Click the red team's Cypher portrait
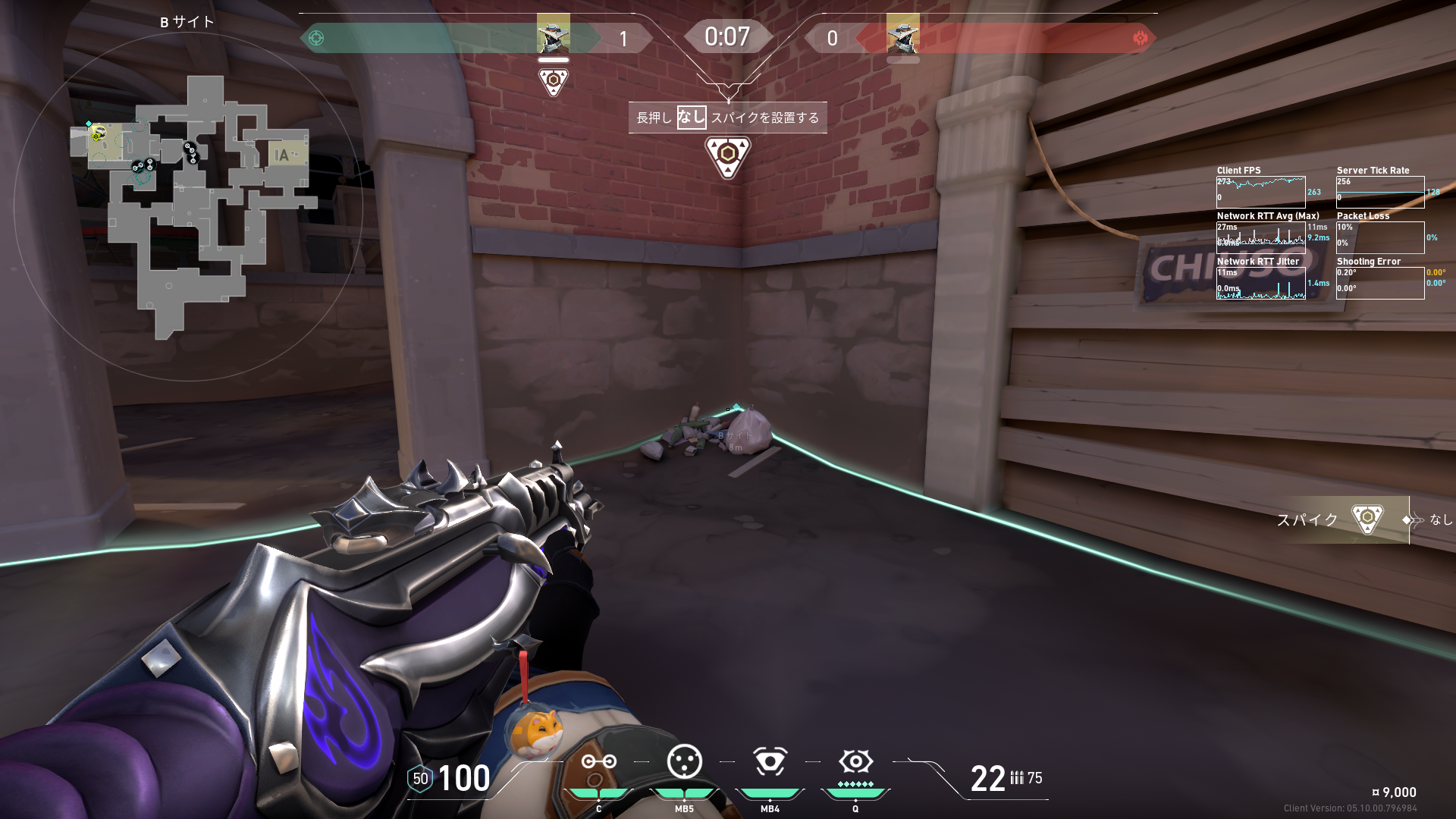The image size is (1456, 819). tap(902, 33)
